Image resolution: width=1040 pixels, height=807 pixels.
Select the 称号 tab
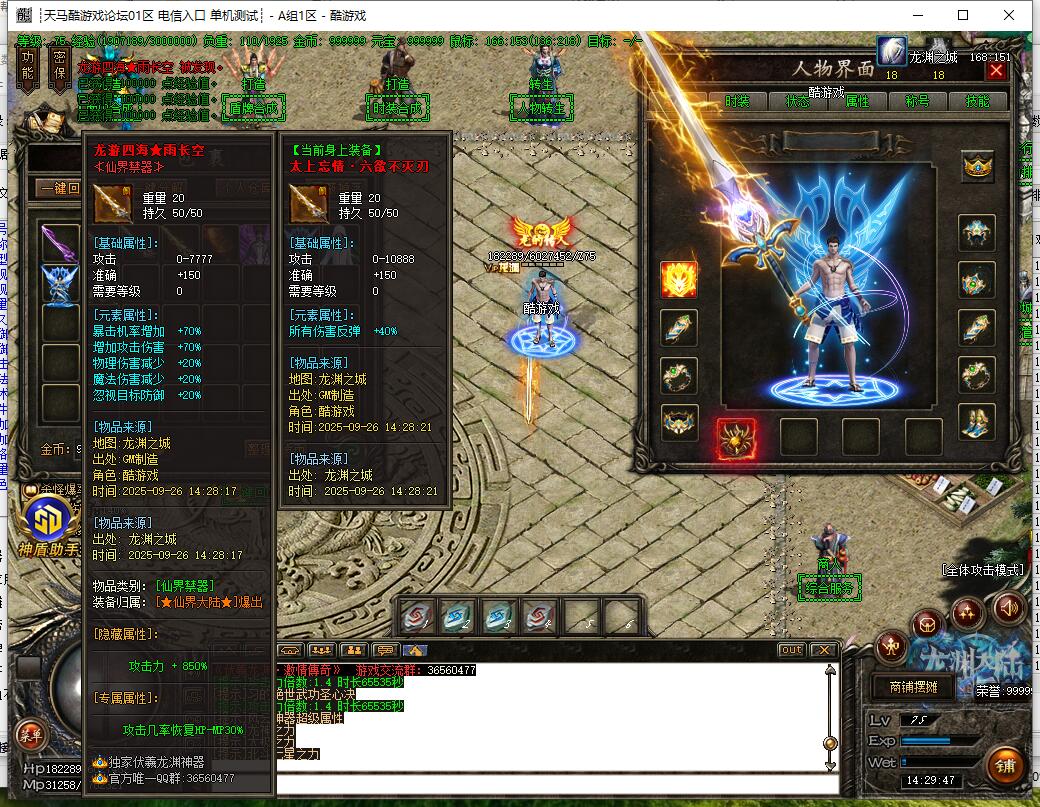click(x=917, y=101)
